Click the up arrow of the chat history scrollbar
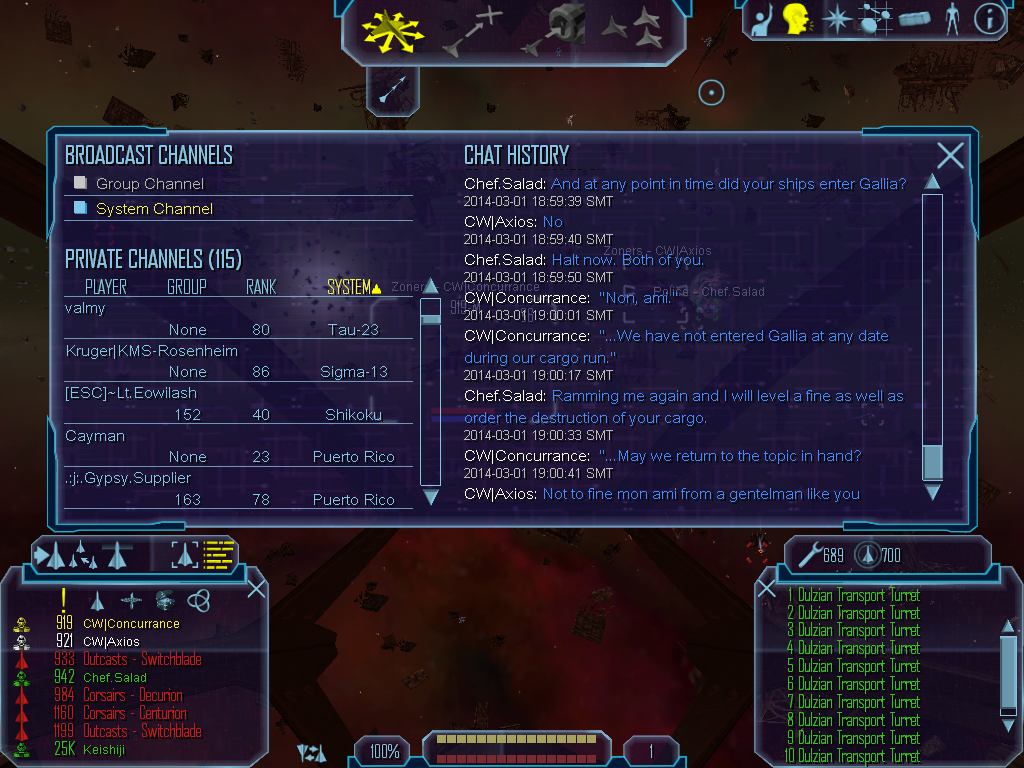 [x=932, y=182]
